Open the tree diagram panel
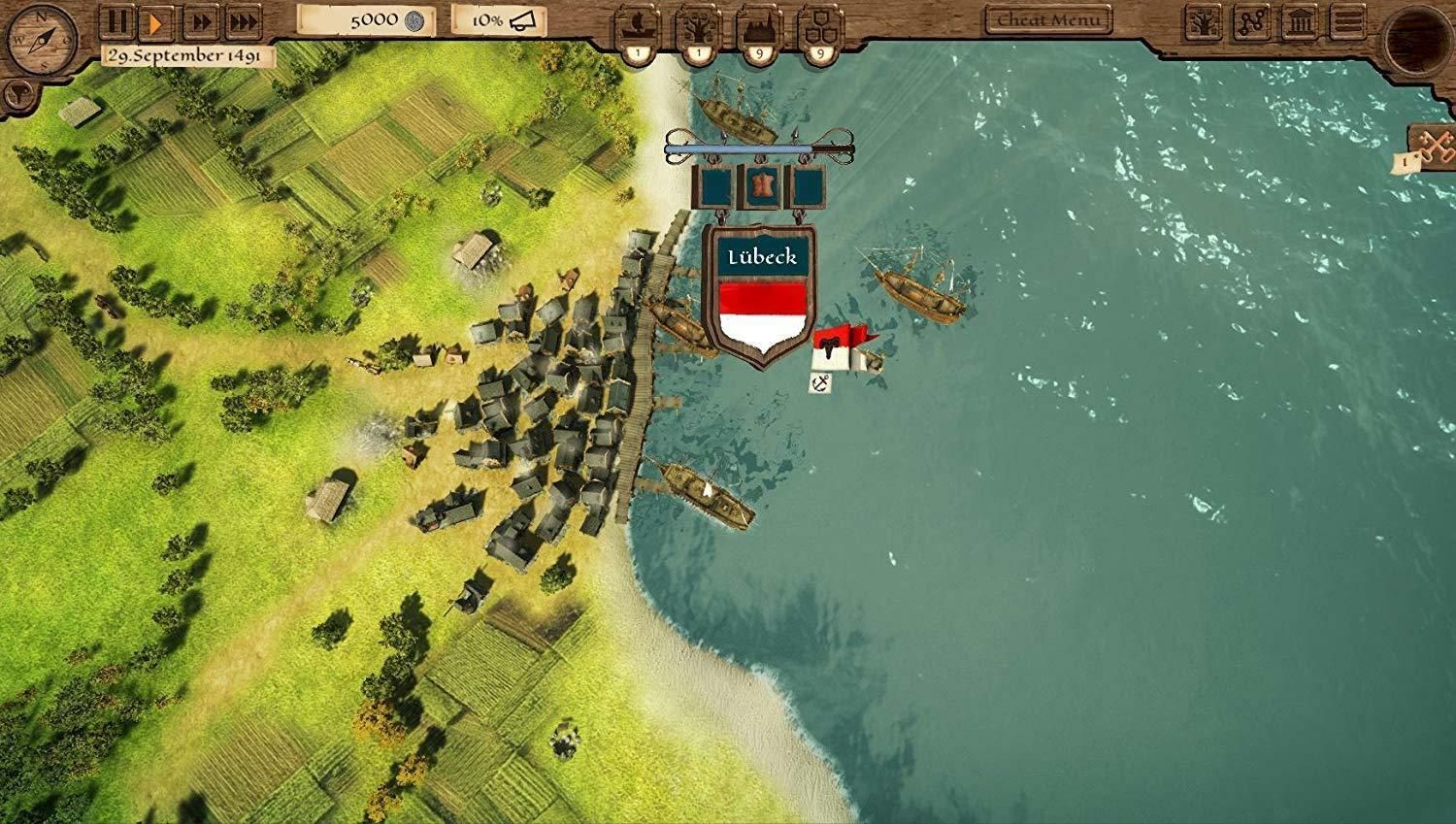 [x=1203, y=22]
